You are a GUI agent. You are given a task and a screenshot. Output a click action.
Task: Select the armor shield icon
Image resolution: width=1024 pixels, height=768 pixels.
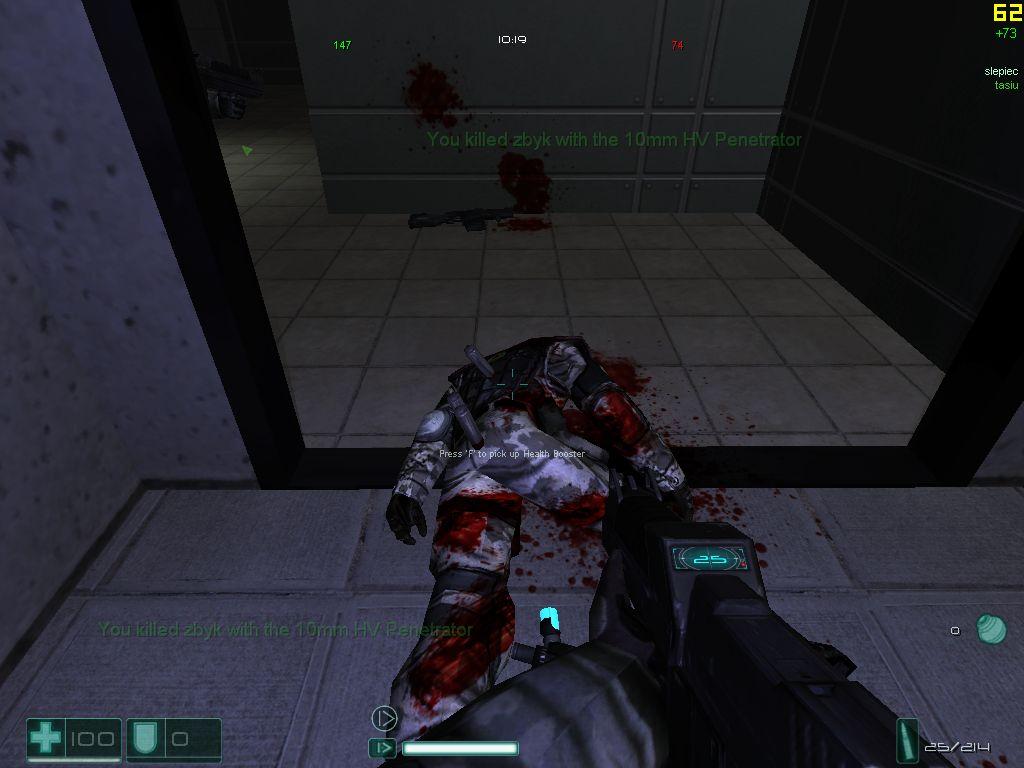142,740
